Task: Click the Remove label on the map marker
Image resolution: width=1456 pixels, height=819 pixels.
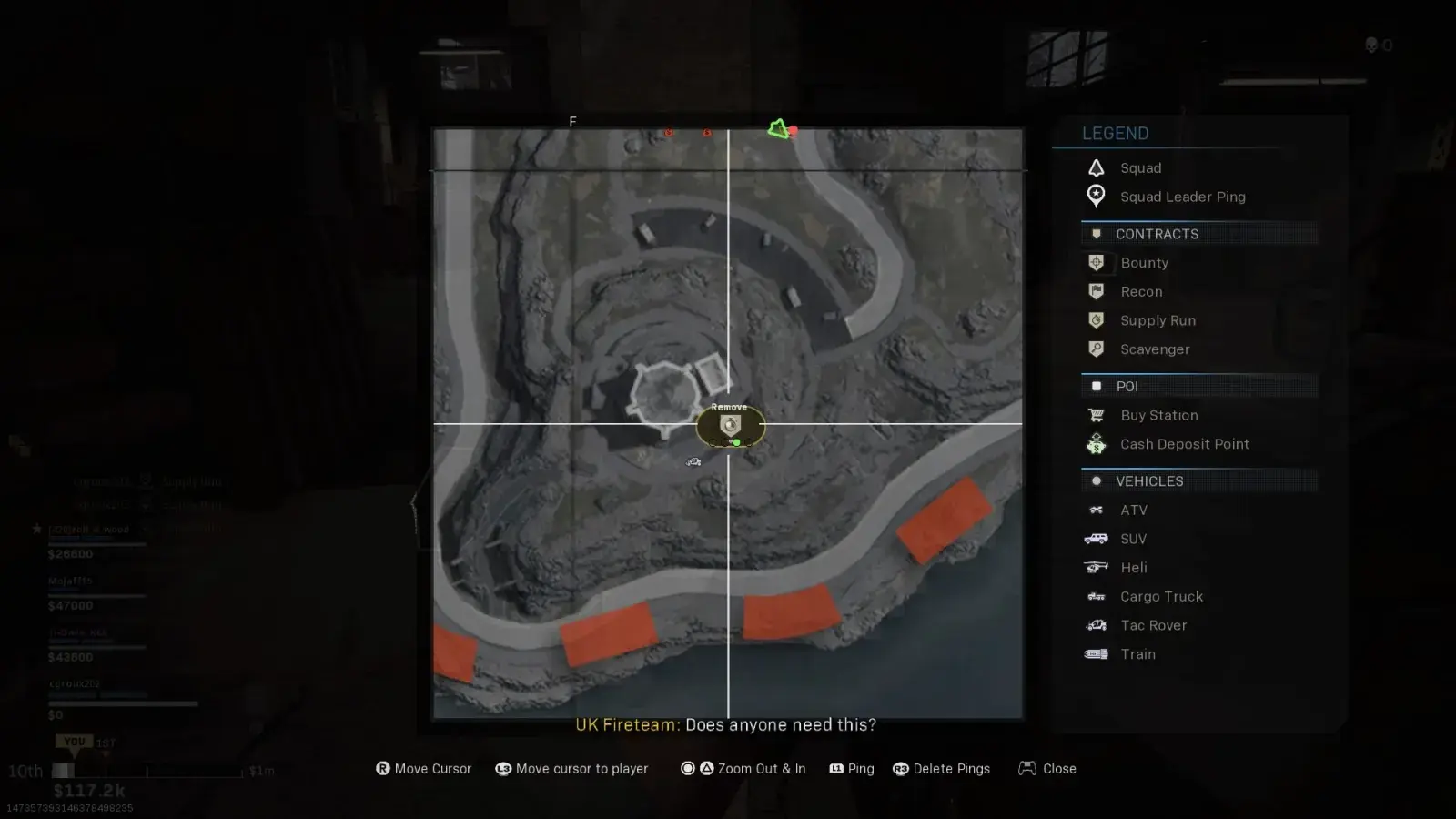Action: pos(728,407)
